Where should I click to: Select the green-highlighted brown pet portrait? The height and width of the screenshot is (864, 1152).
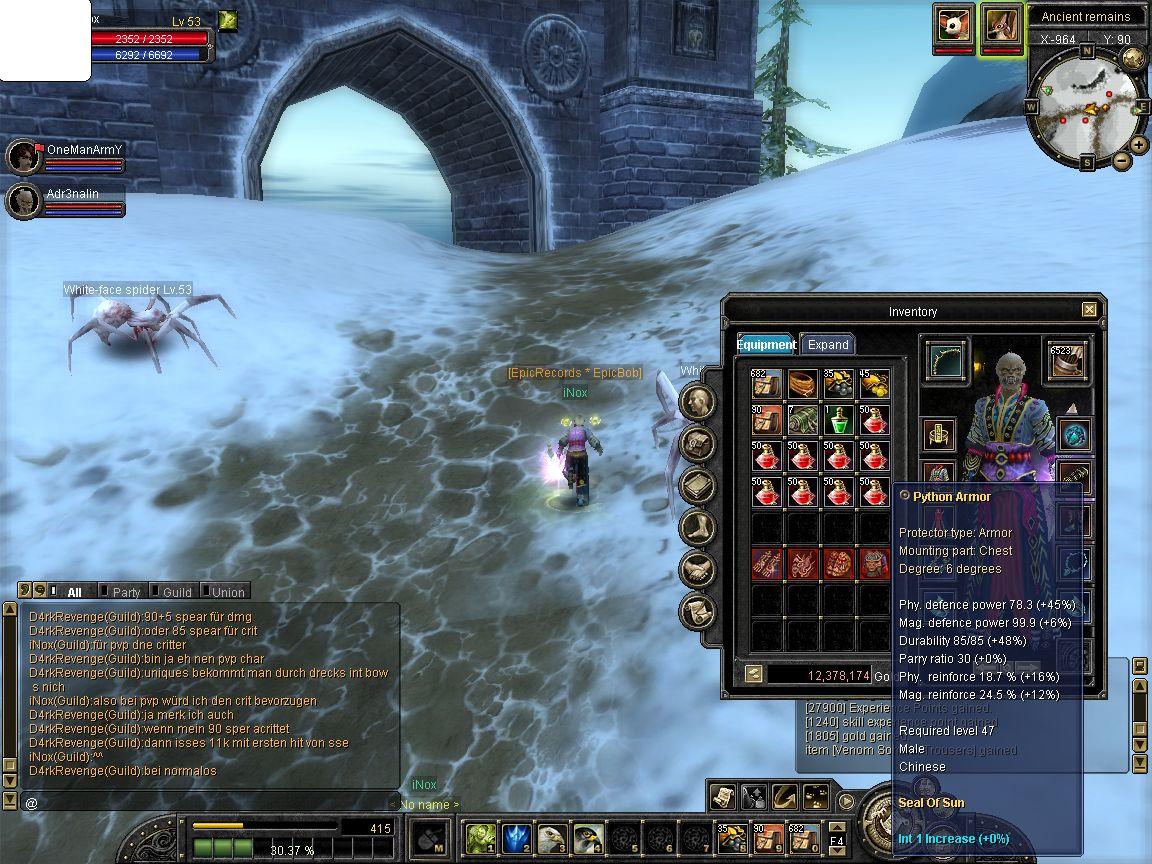(x=1001, y=26)
